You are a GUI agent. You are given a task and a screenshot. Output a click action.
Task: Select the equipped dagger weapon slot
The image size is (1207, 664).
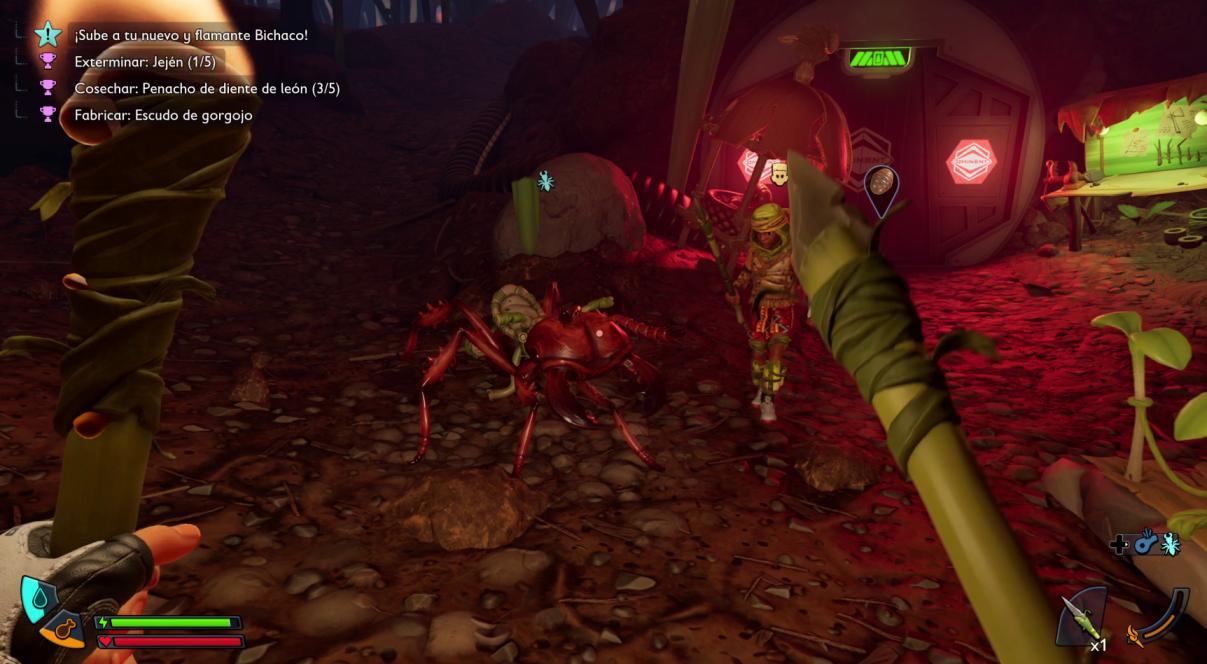[x=1082, y=616]
